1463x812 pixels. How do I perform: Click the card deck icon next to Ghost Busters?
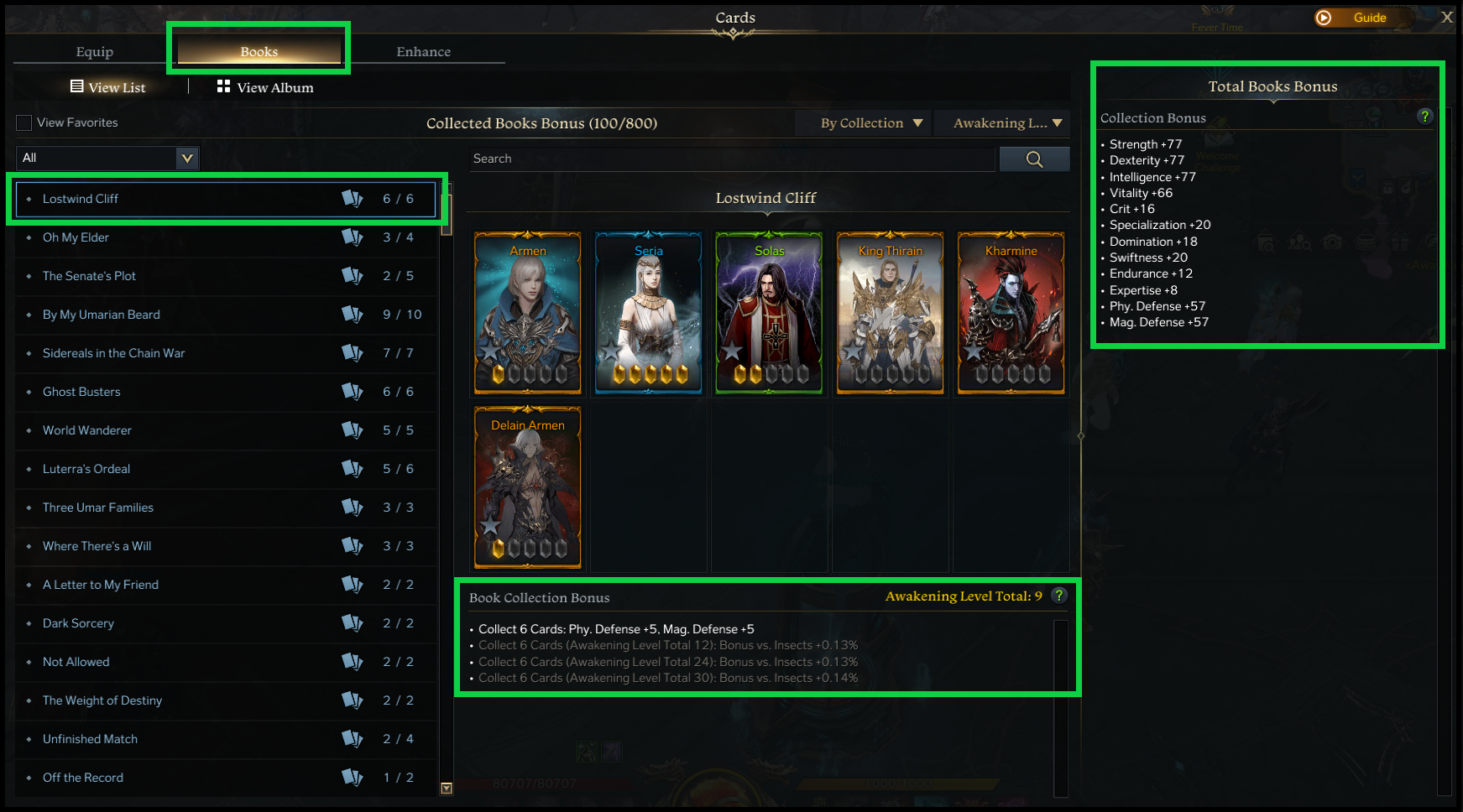[x=353, y=392]
